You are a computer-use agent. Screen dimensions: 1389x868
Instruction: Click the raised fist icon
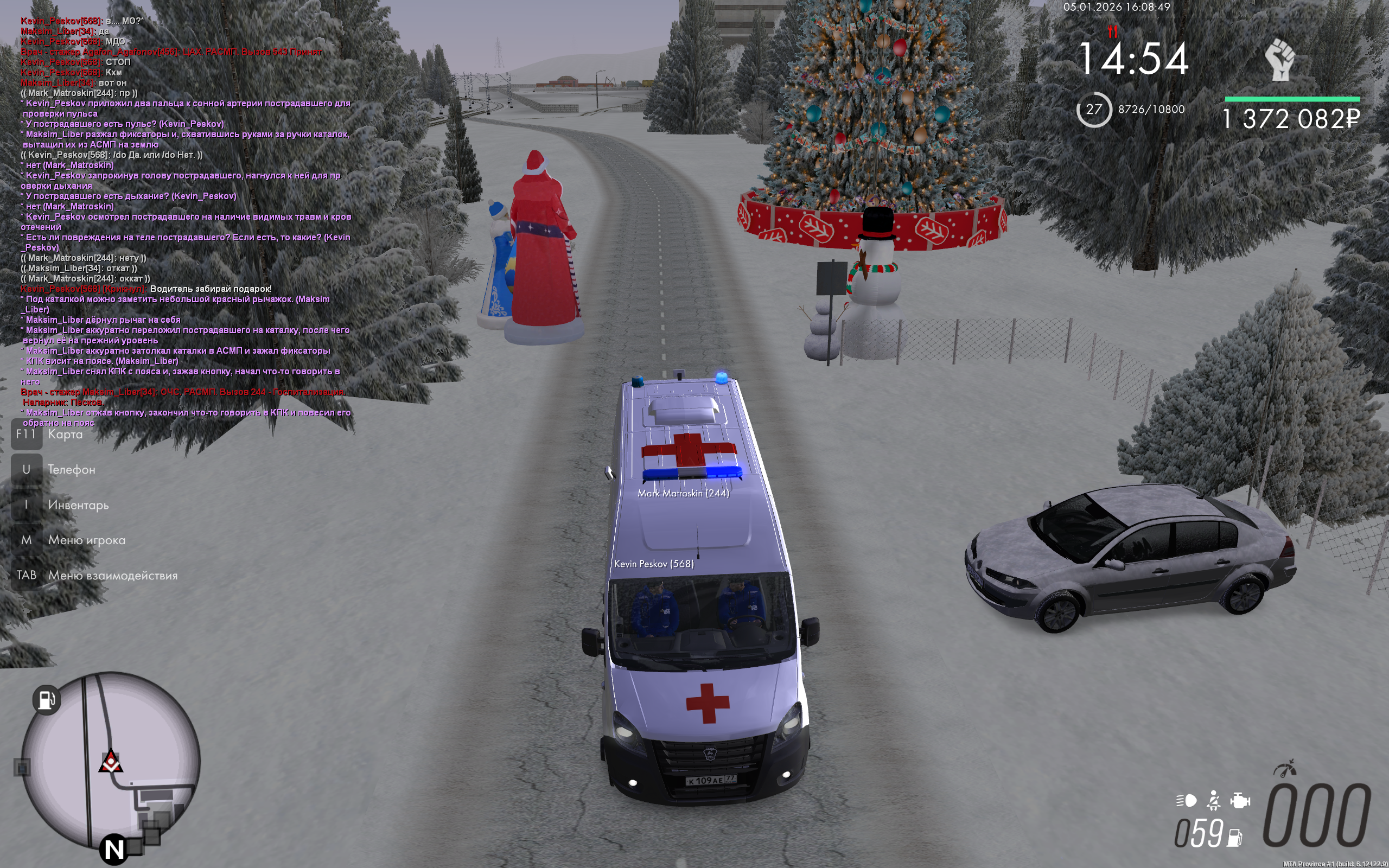pos(1280,59)
